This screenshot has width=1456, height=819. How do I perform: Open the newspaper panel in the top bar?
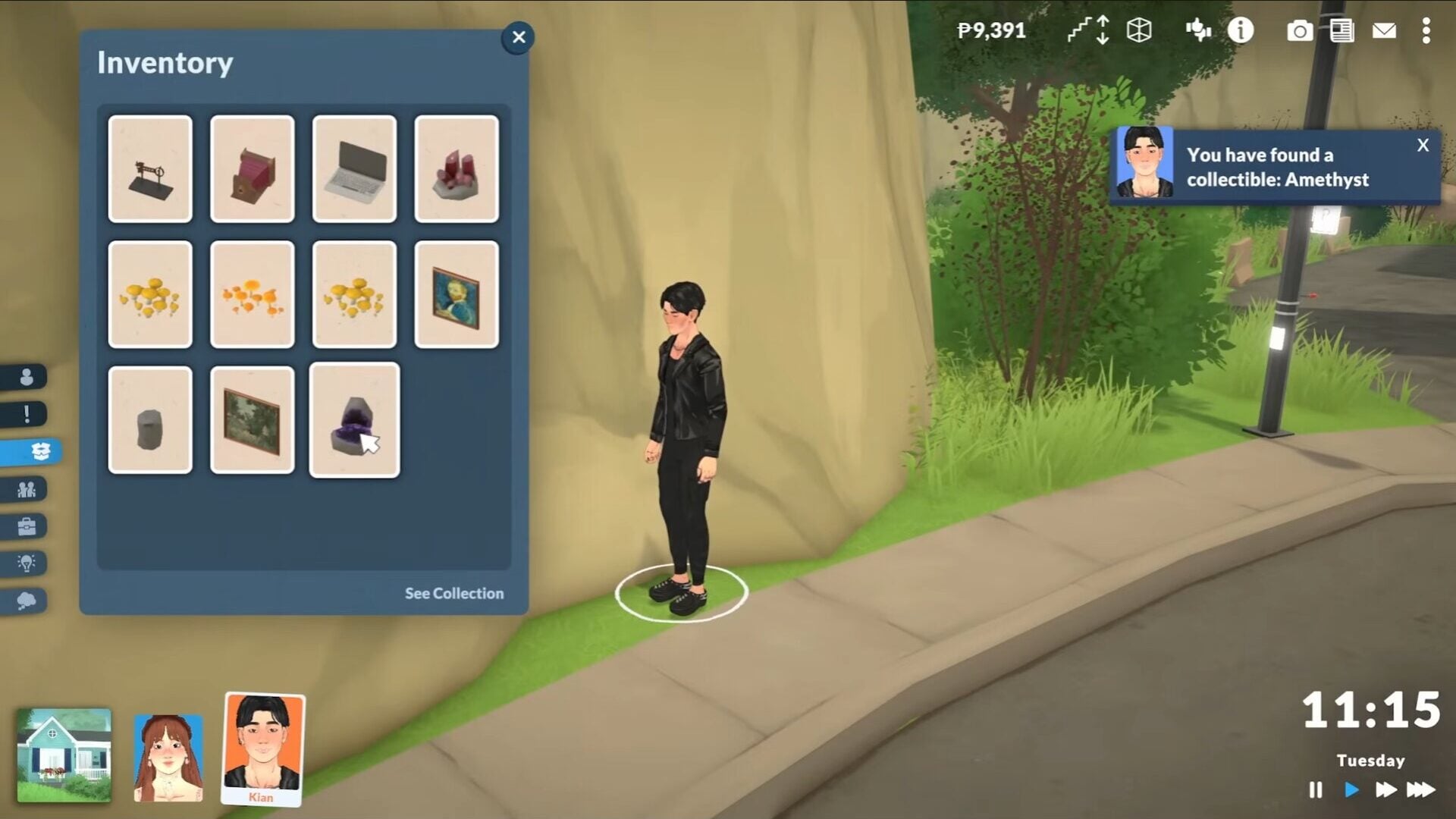1344,31
